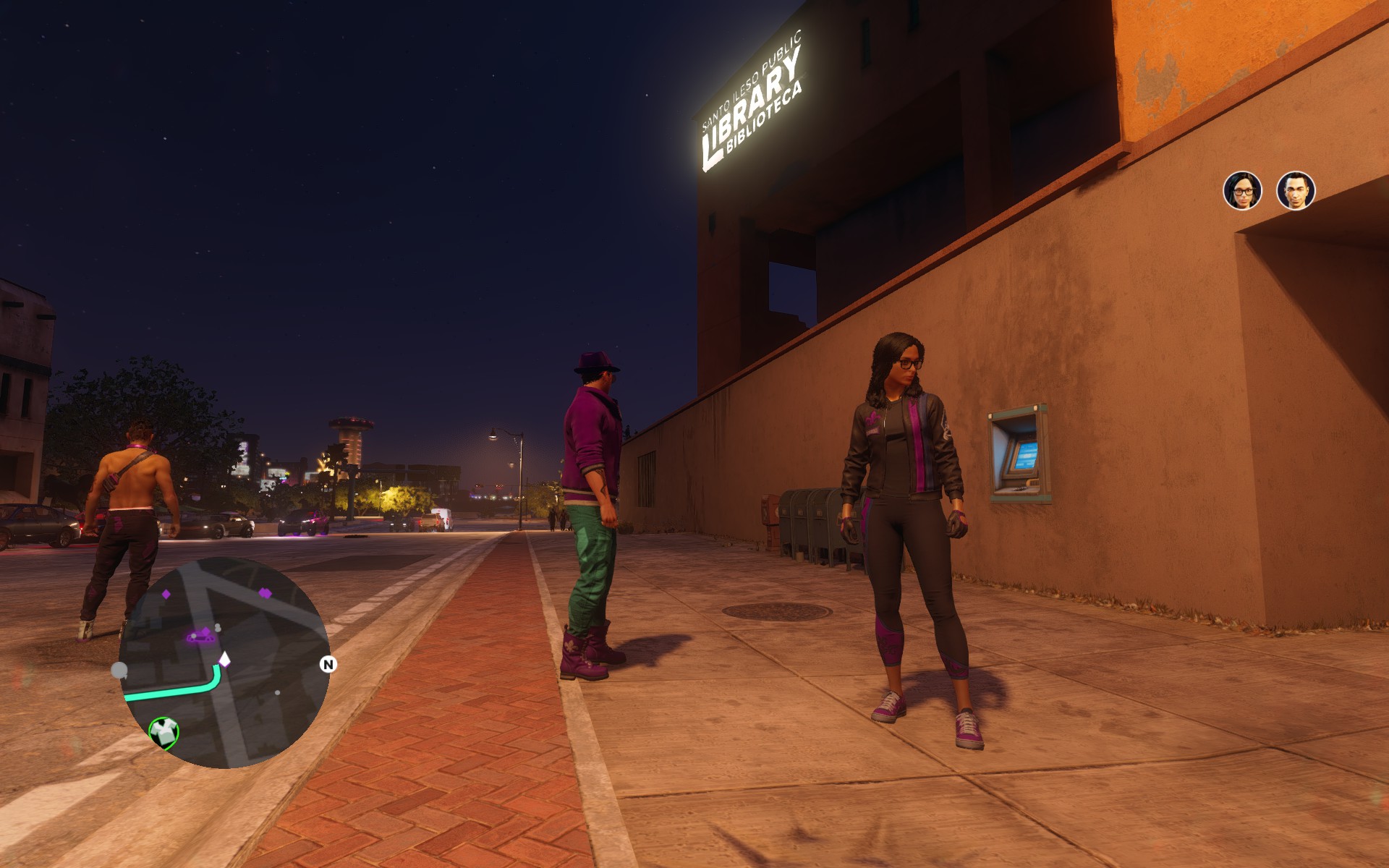This screenshot has width=1389, height=868.
Task: Select the purple car marker on minimap
Action: coord(202,636)
